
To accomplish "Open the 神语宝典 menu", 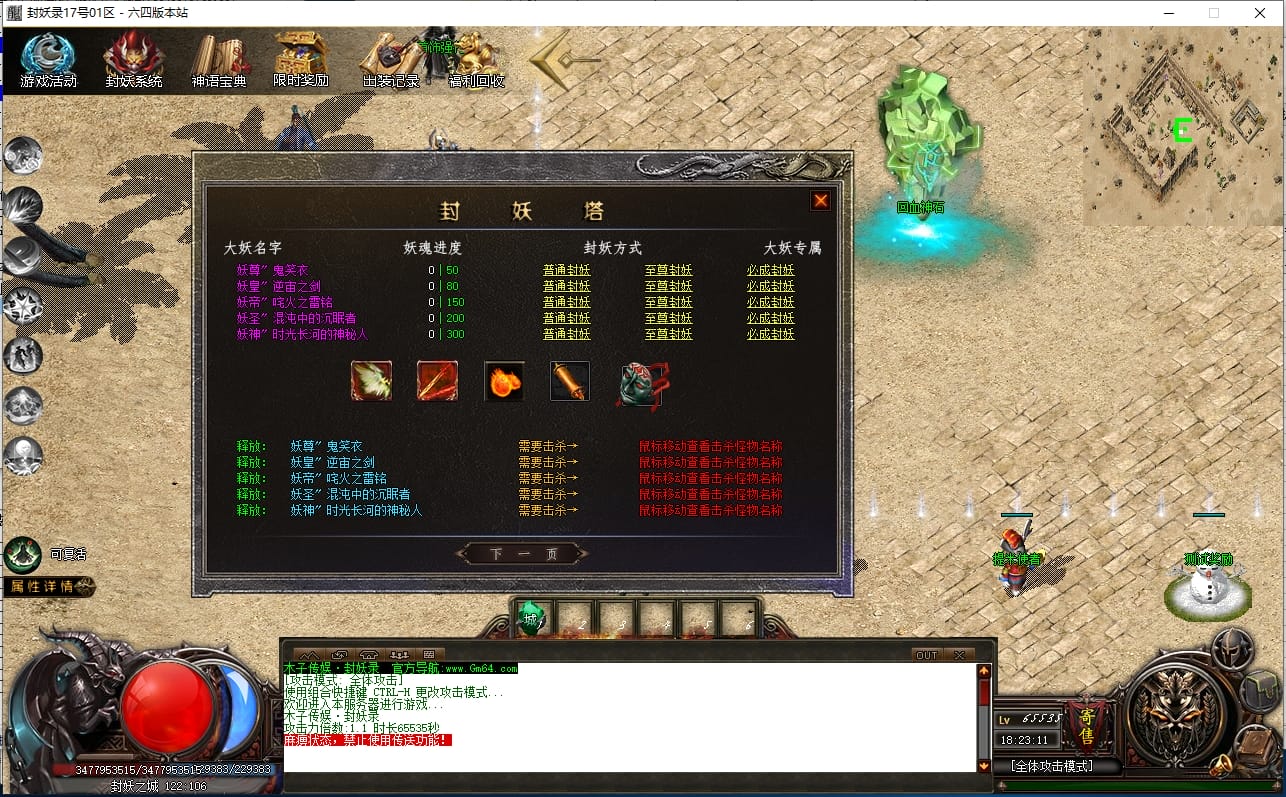I will [219, 60].
